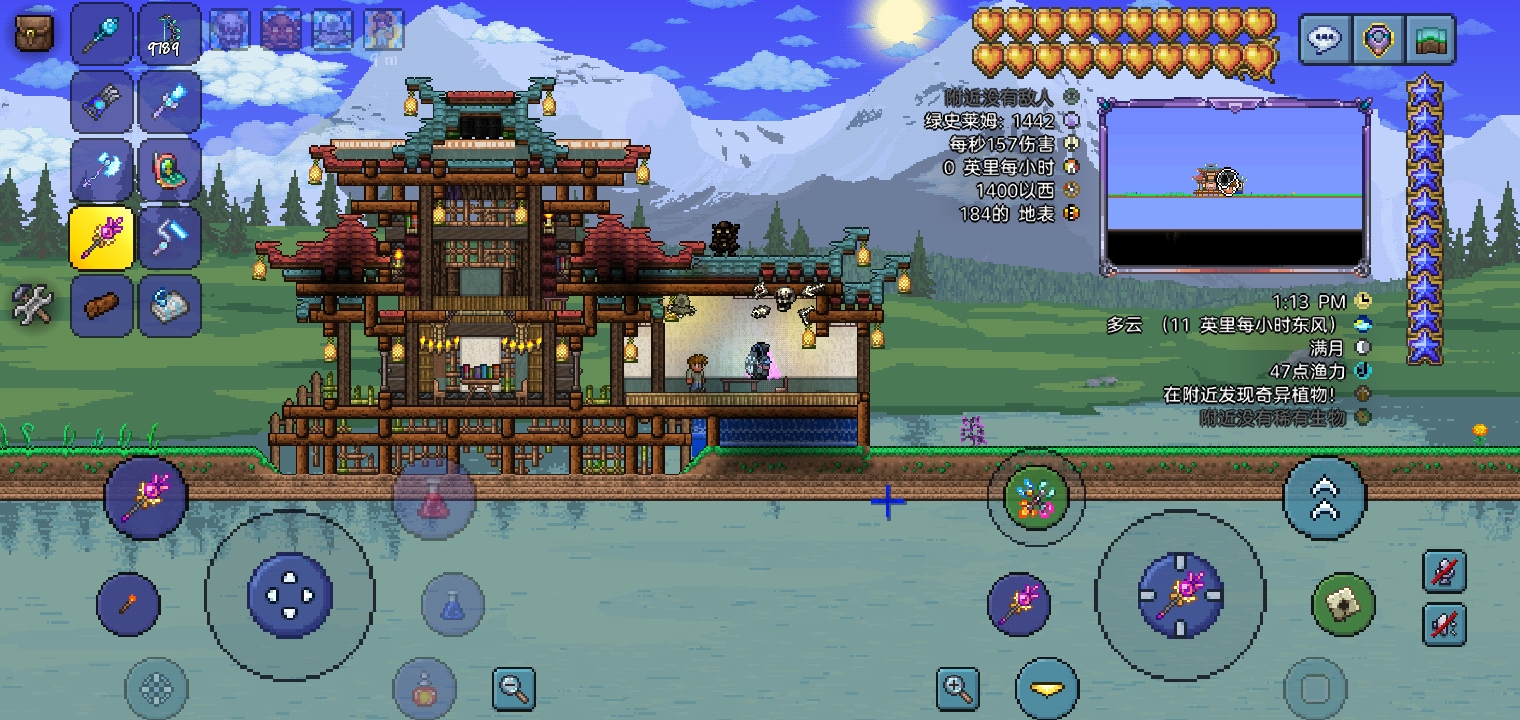Use the orange buff potion button

pyautogui.click(x=425, y=689)
